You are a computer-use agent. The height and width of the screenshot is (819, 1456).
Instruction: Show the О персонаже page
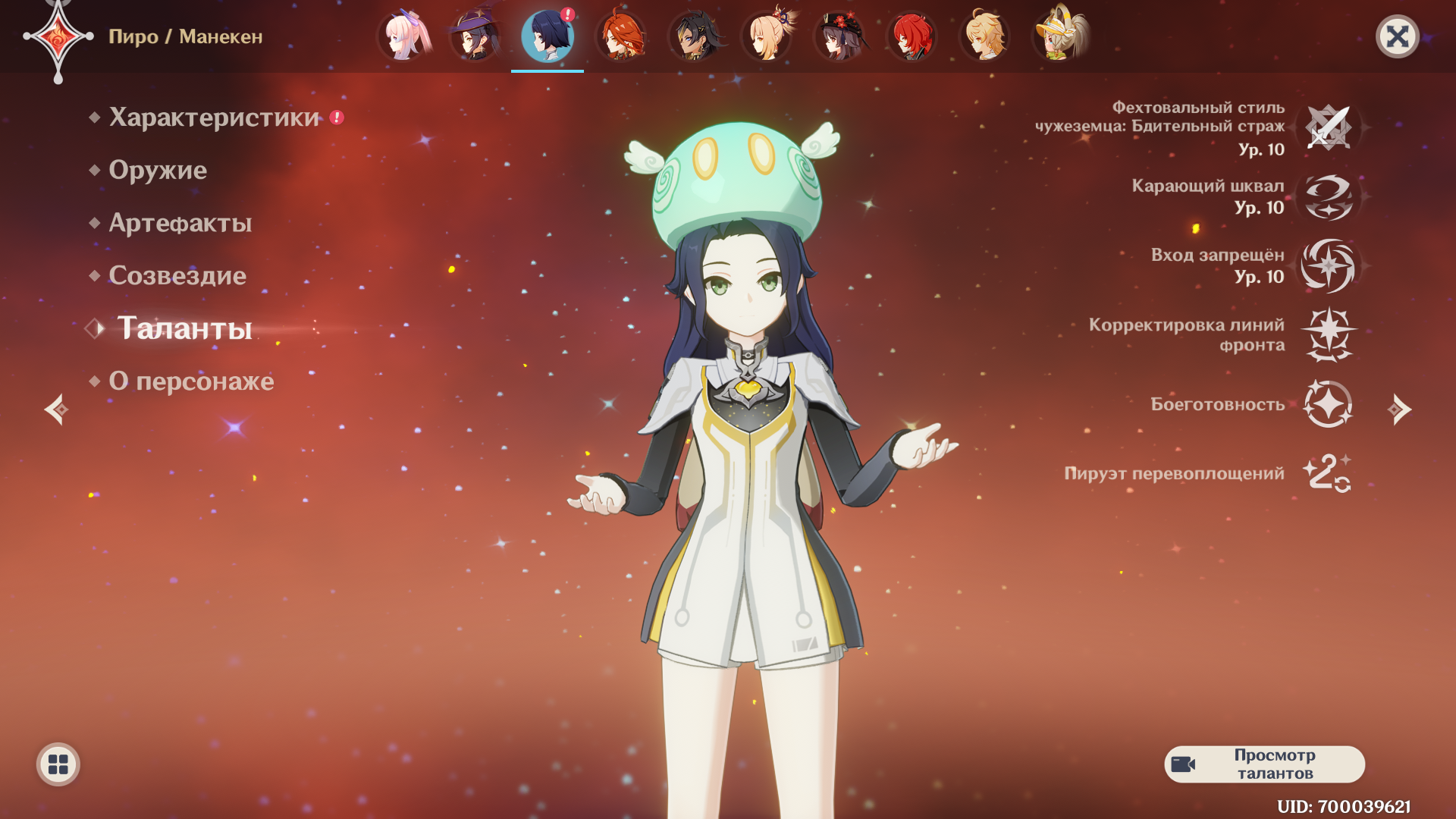coord(191,381)
